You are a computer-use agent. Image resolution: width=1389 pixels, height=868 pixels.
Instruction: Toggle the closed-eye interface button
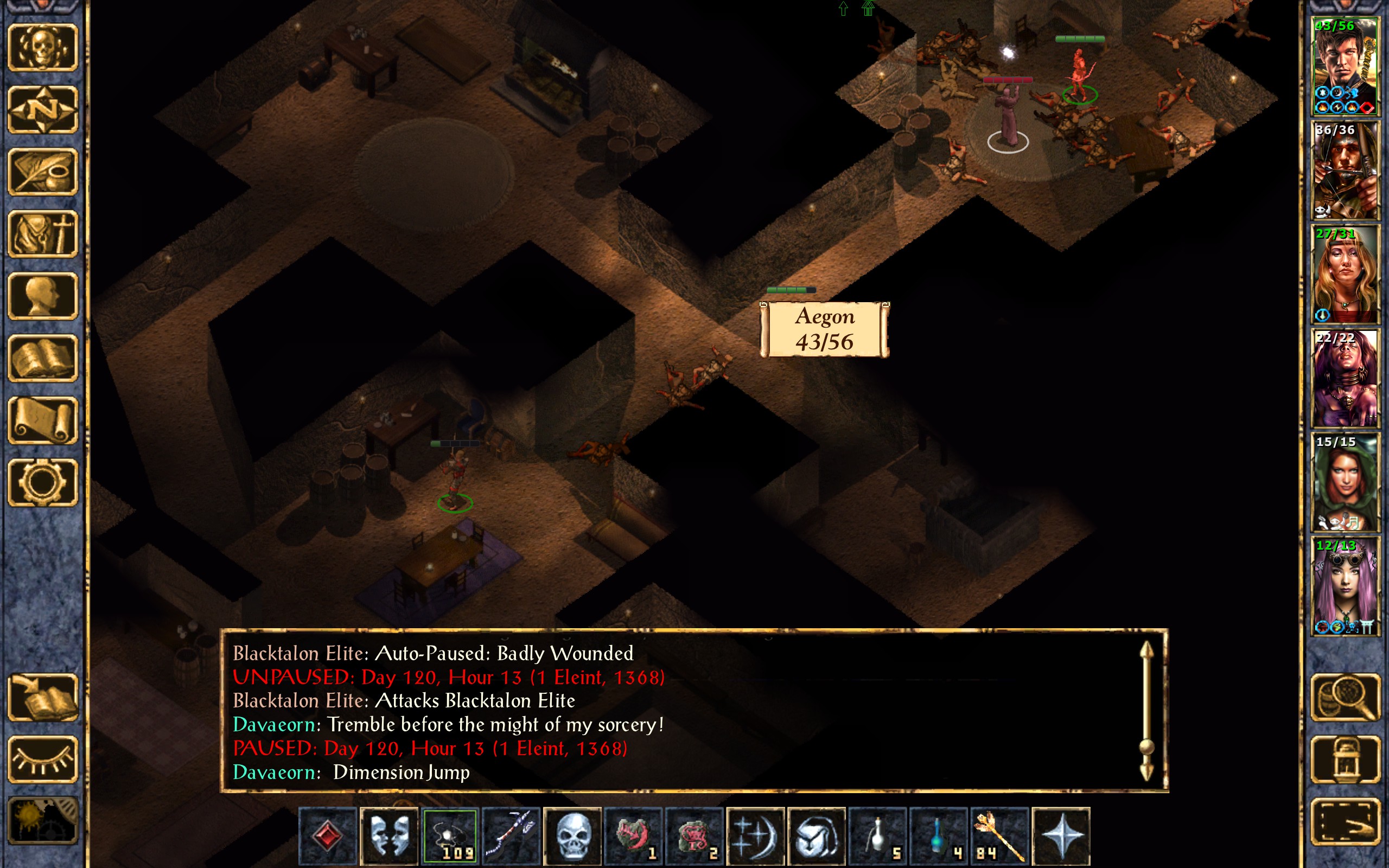tap(42, 759)
